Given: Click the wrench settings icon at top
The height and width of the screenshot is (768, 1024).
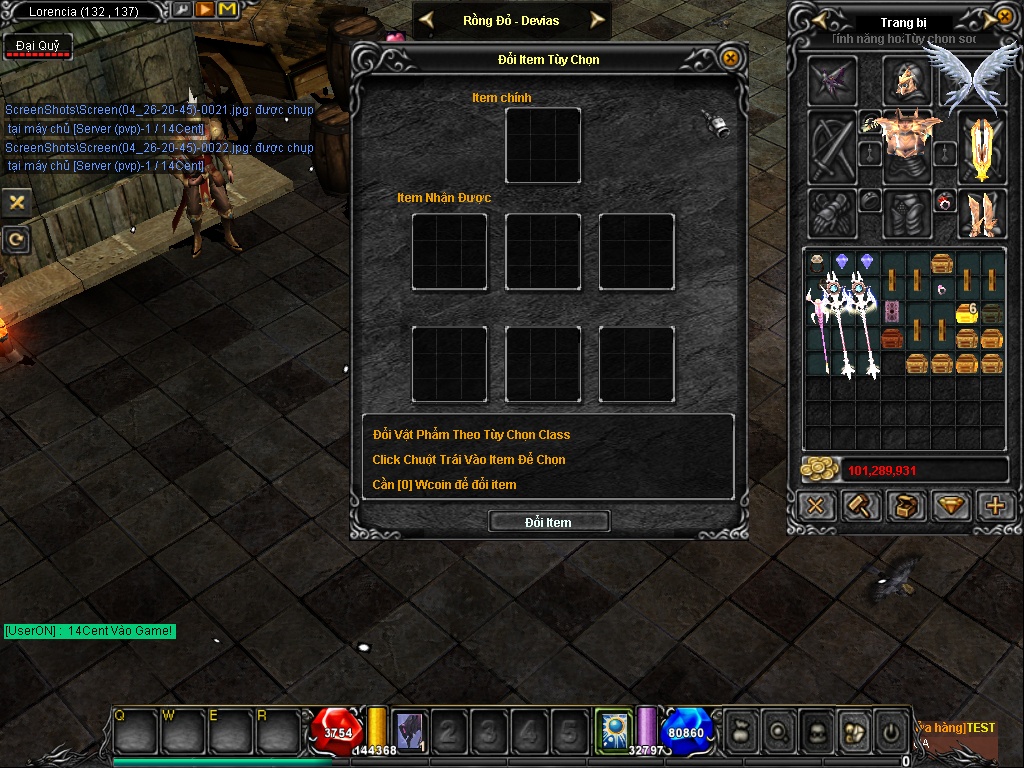Looking at the screenshot, I should (182, 10).
